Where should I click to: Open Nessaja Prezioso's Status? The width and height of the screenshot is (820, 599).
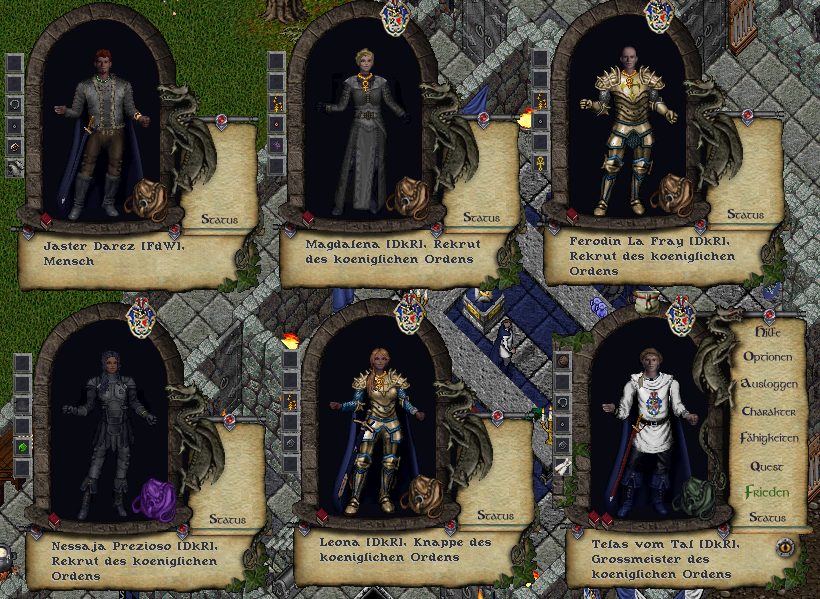pyautogui.click(x=229, y=519)
